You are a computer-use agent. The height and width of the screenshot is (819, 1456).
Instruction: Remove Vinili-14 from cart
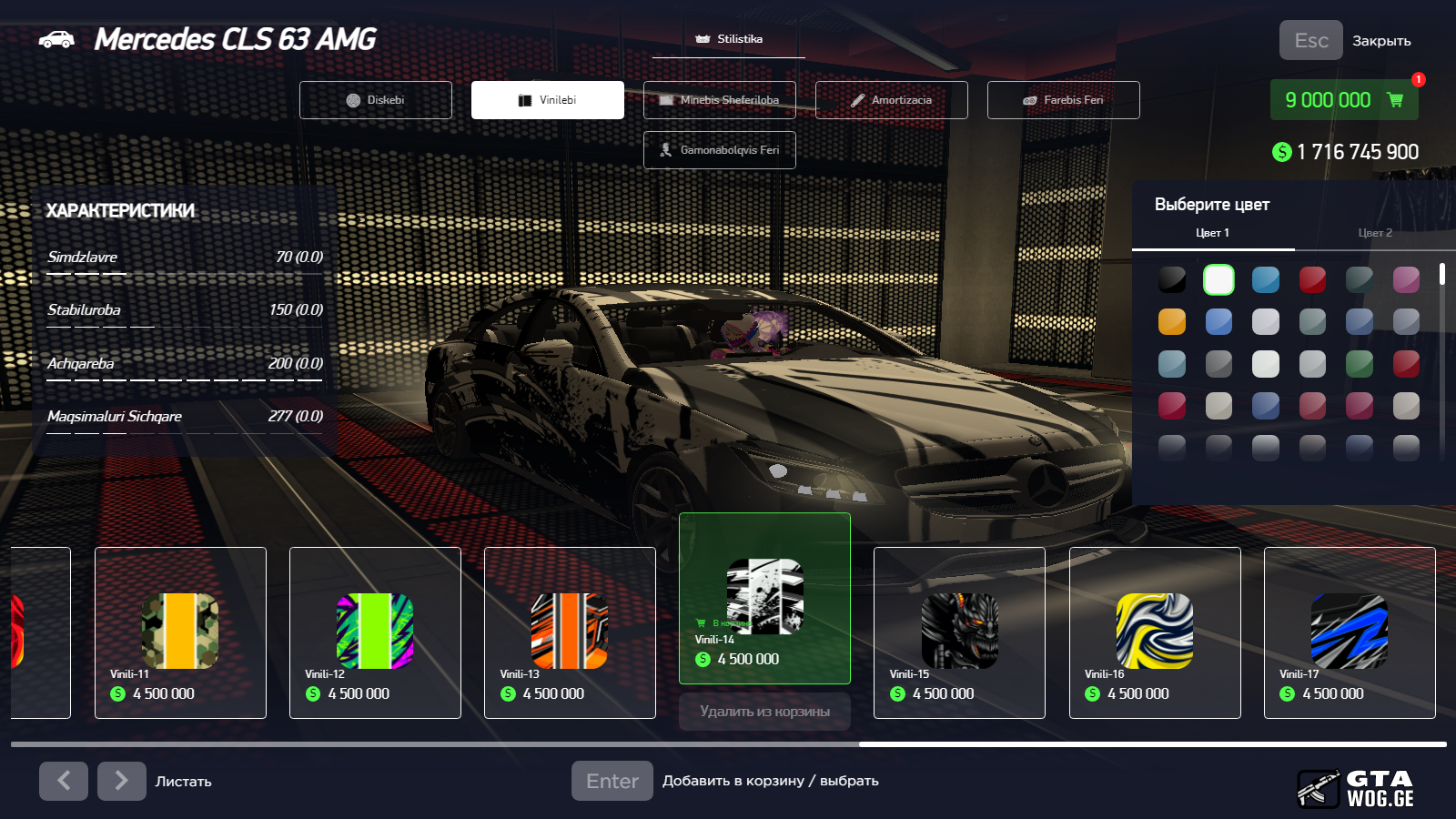coord(764,712)
